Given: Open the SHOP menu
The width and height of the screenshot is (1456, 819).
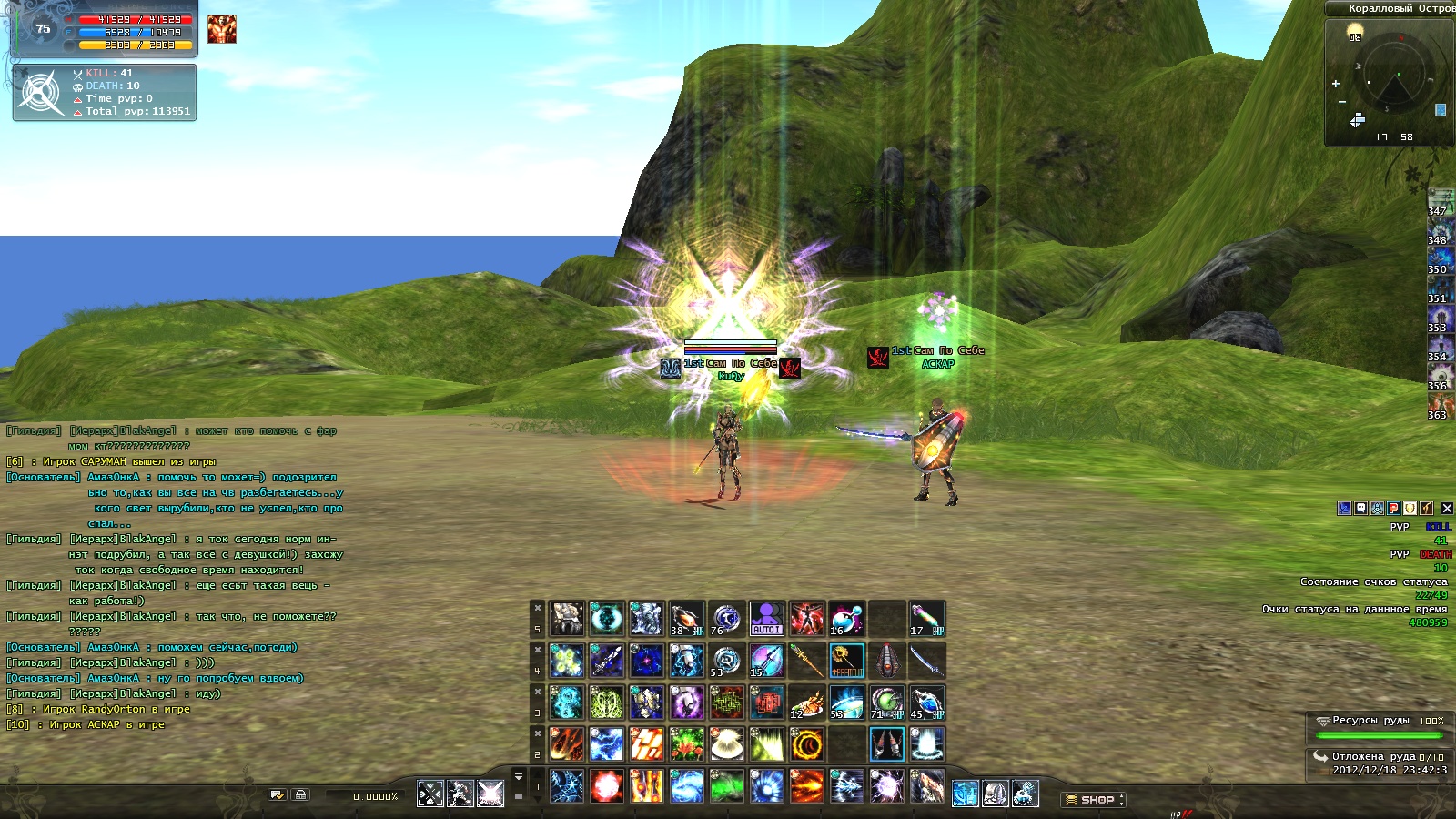Looking at the screenshot, I should 1094,800.
